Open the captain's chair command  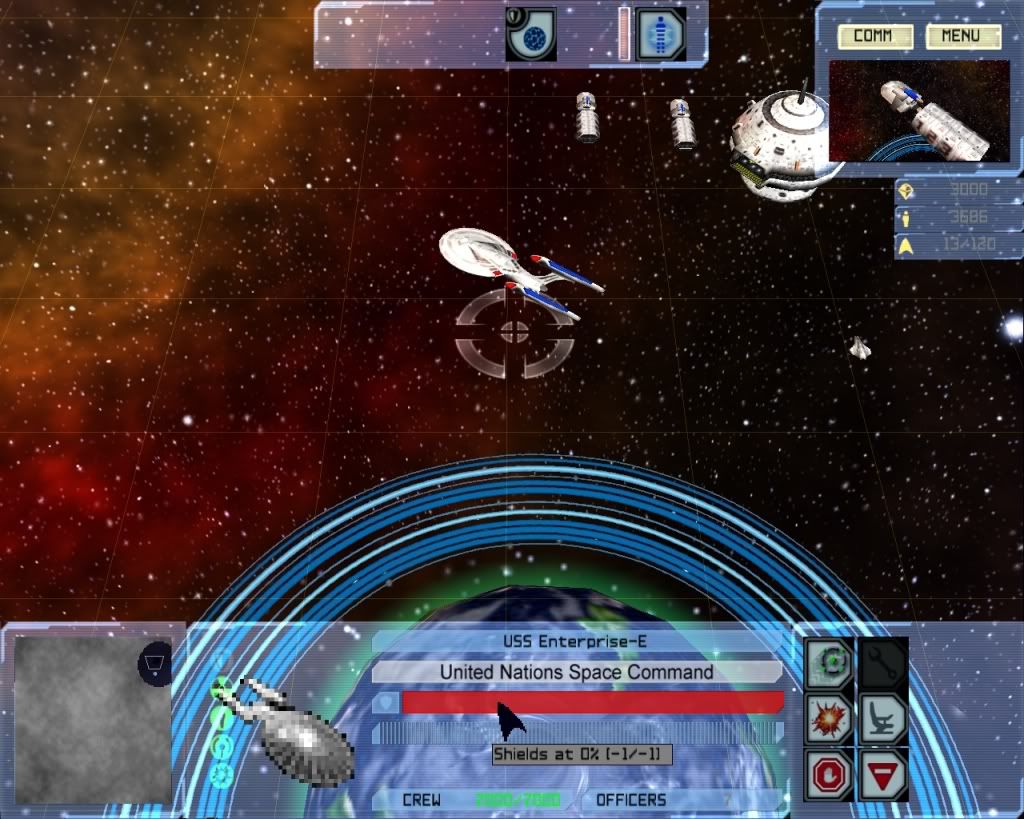(882, 718)
